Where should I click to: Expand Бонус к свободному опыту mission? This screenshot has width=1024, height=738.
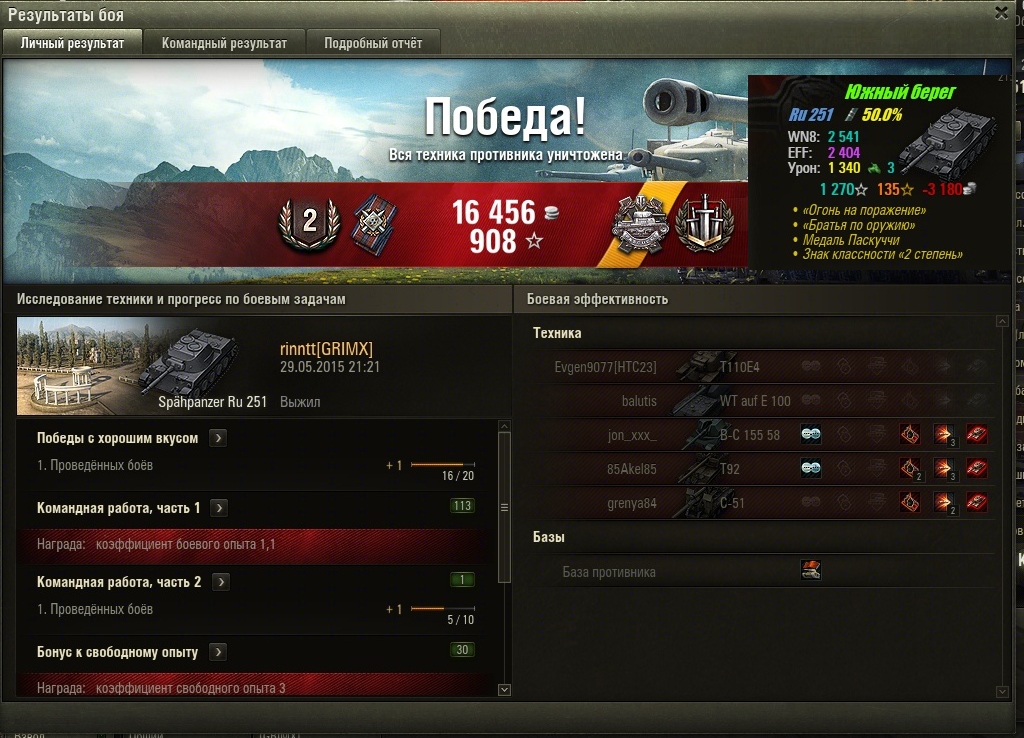[218, 652]
